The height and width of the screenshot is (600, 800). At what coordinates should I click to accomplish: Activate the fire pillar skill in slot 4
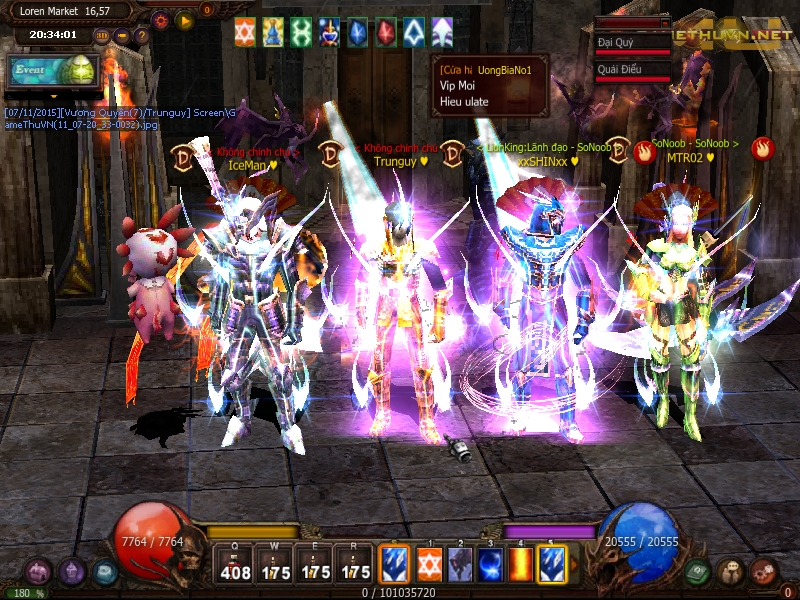521,563
